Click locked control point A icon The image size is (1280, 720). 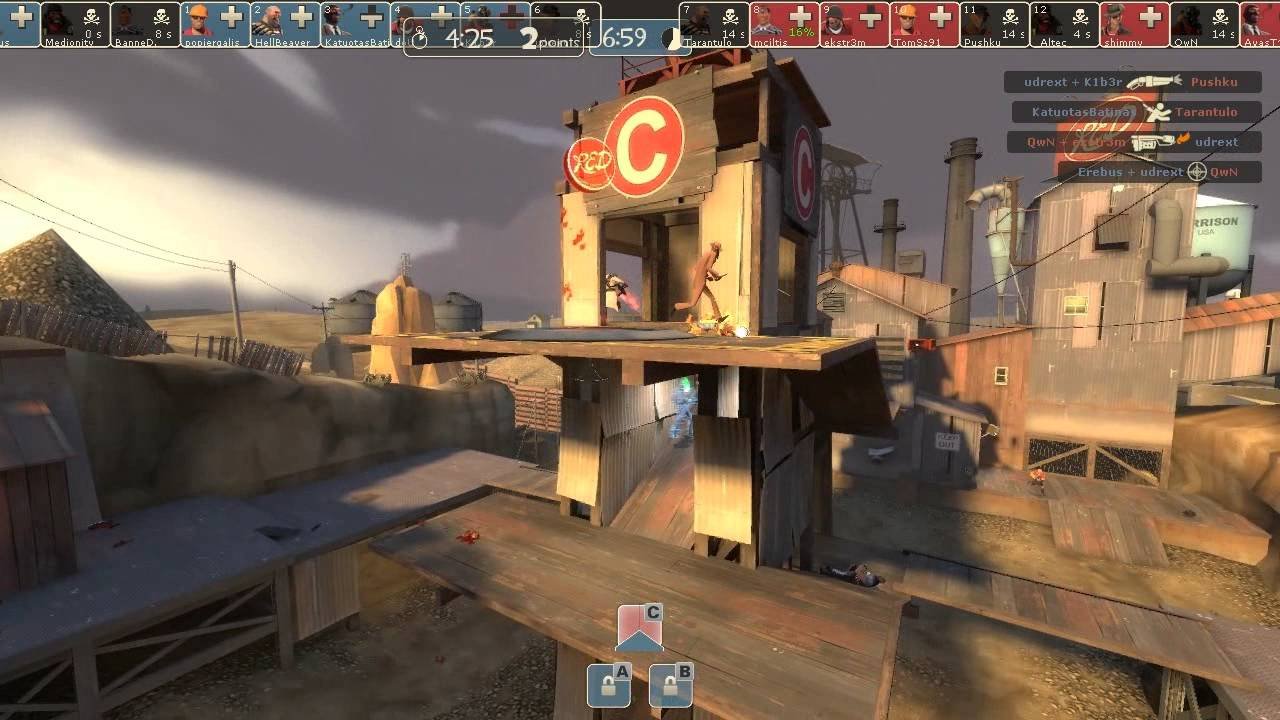pyautogui.click(x=608, y=685)
